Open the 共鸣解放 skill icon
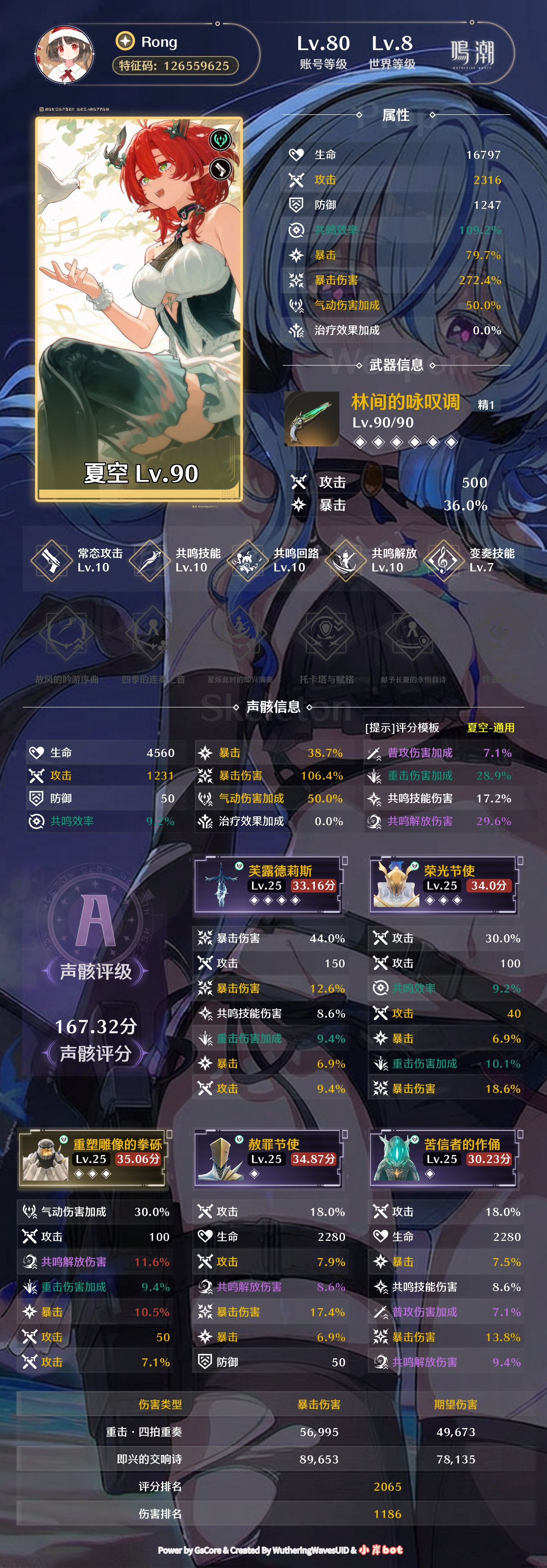This screenshot has width=547, height=1568. coord(346,560)
